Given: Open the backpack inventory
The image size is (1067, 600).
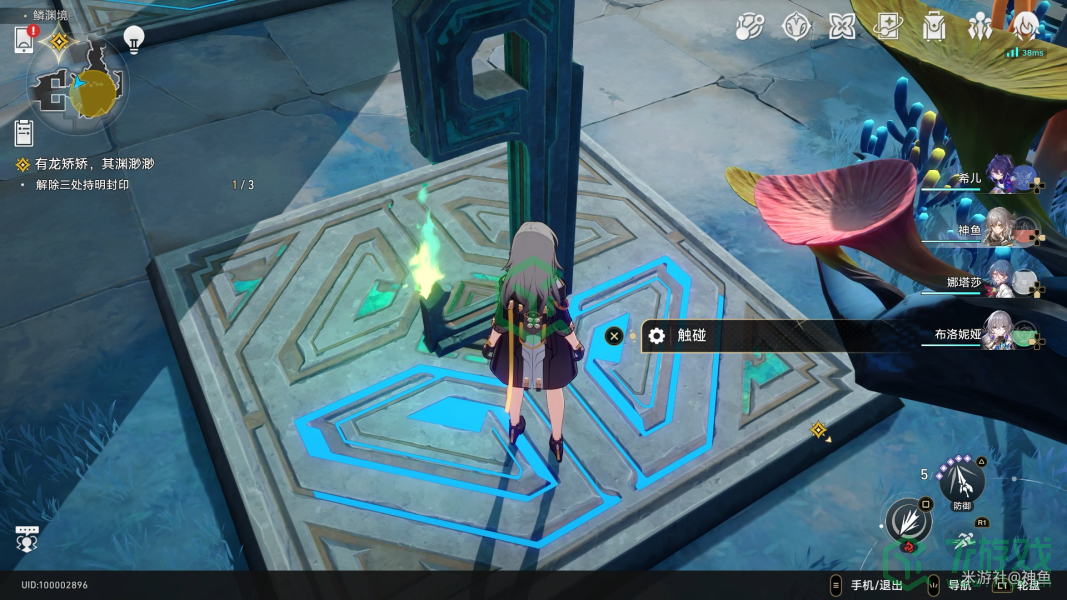Looking at the screenshot, I should click(934, 27).
